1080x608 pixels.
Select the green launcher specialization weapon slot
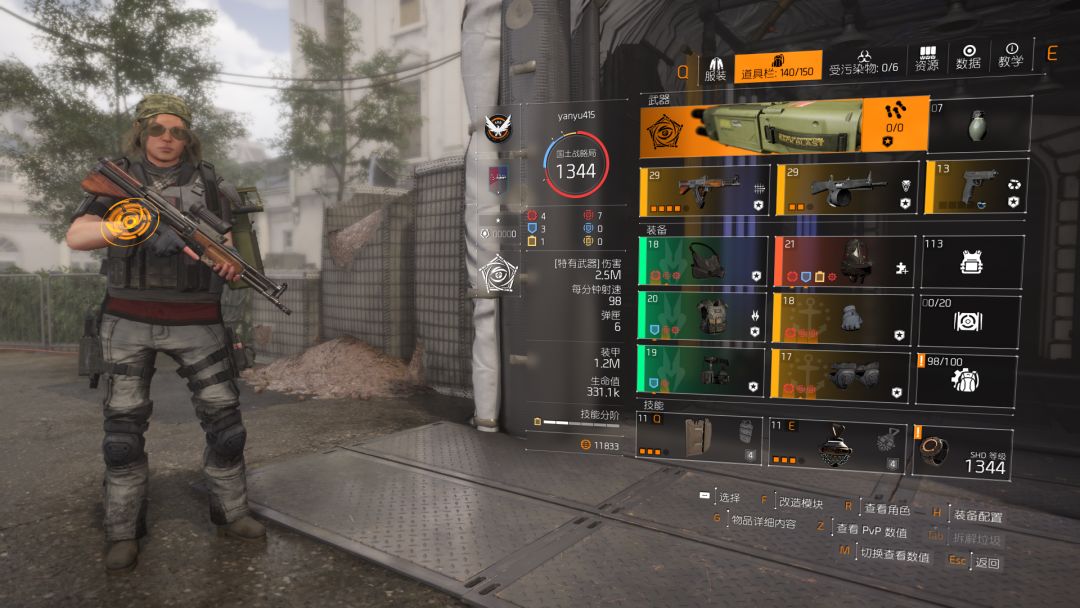[x=778, y=125]
